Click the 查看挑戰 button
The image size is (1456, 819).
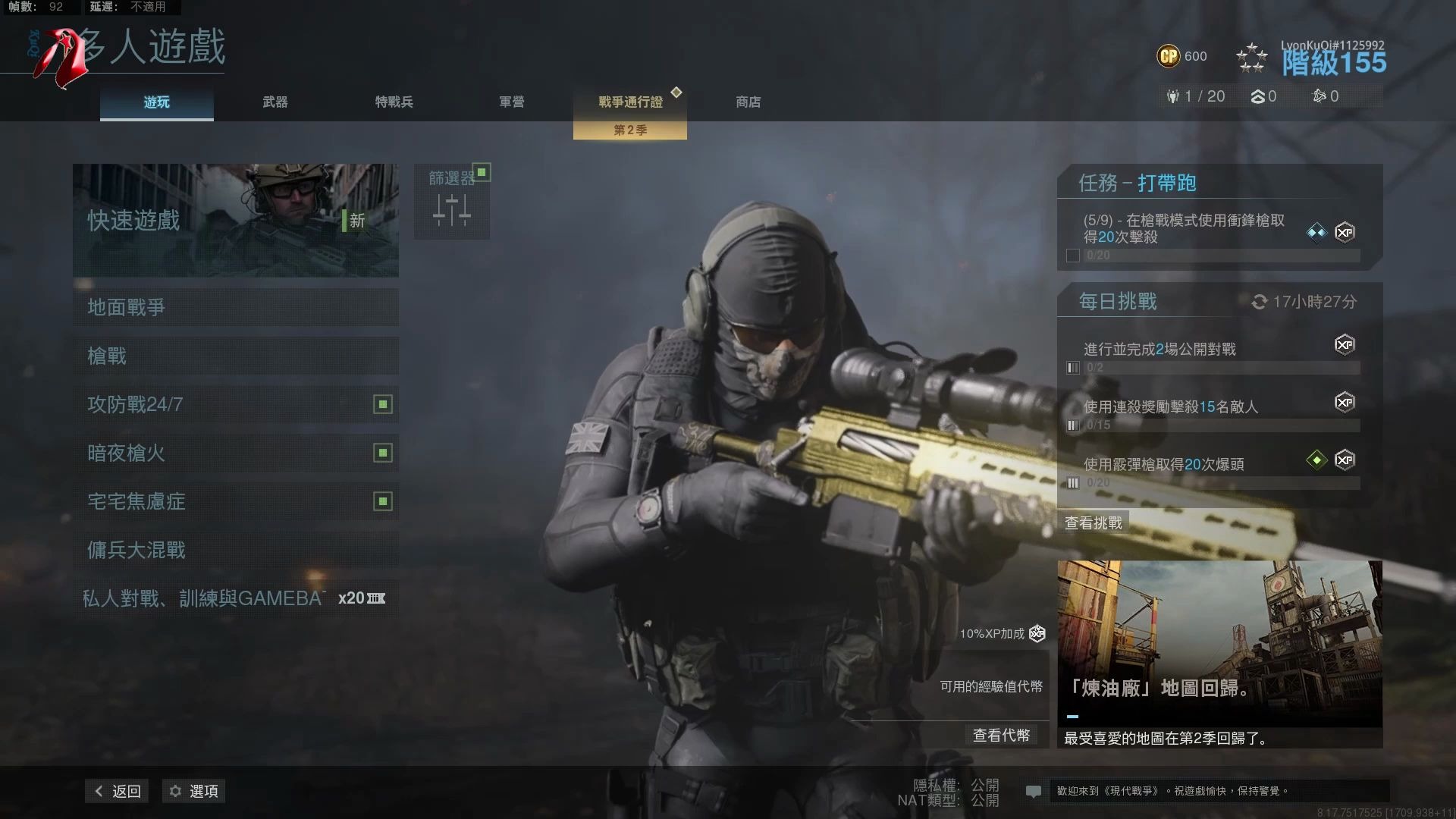point(1093,522)
